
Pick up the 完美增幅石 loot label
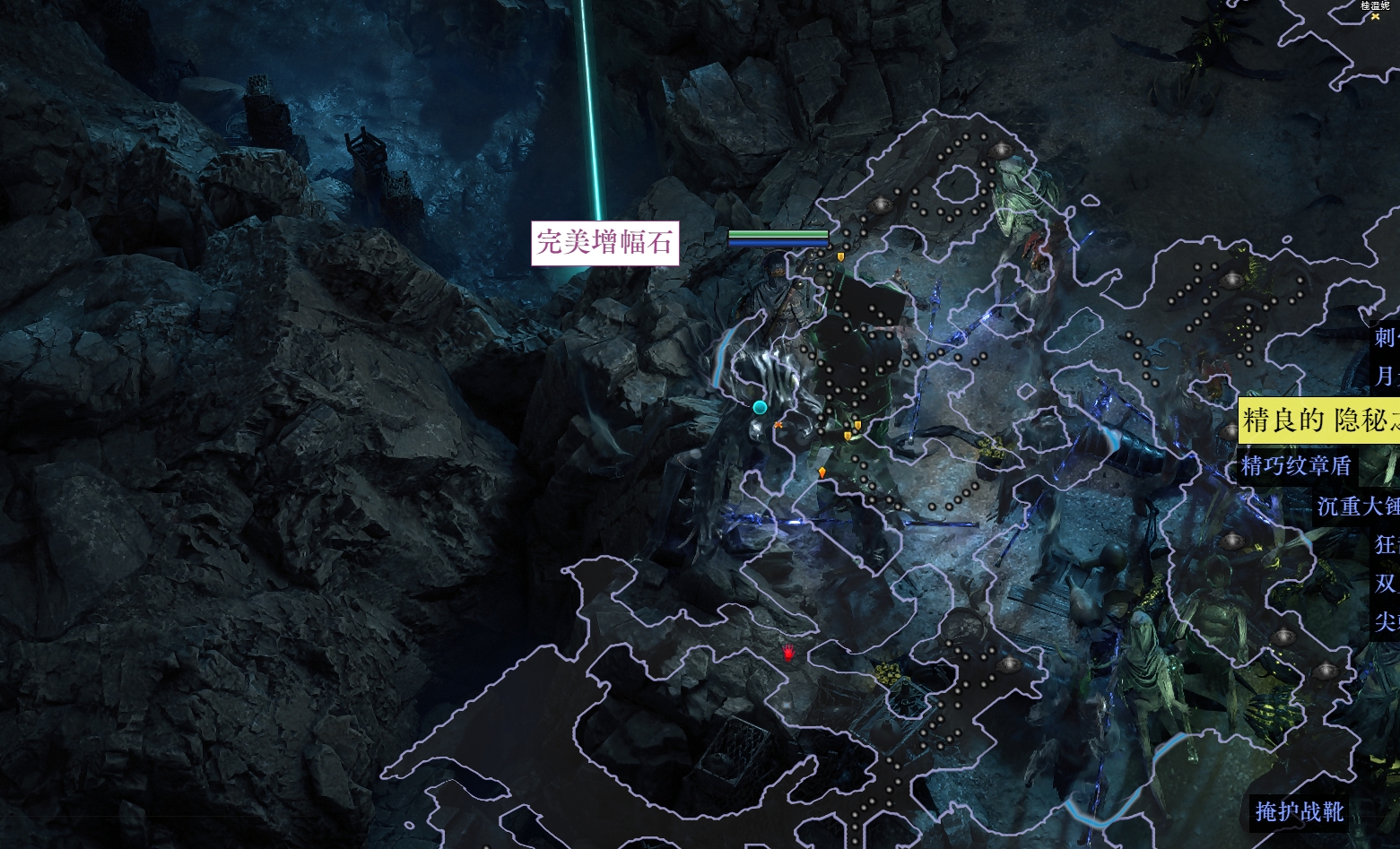click(604, 243)
